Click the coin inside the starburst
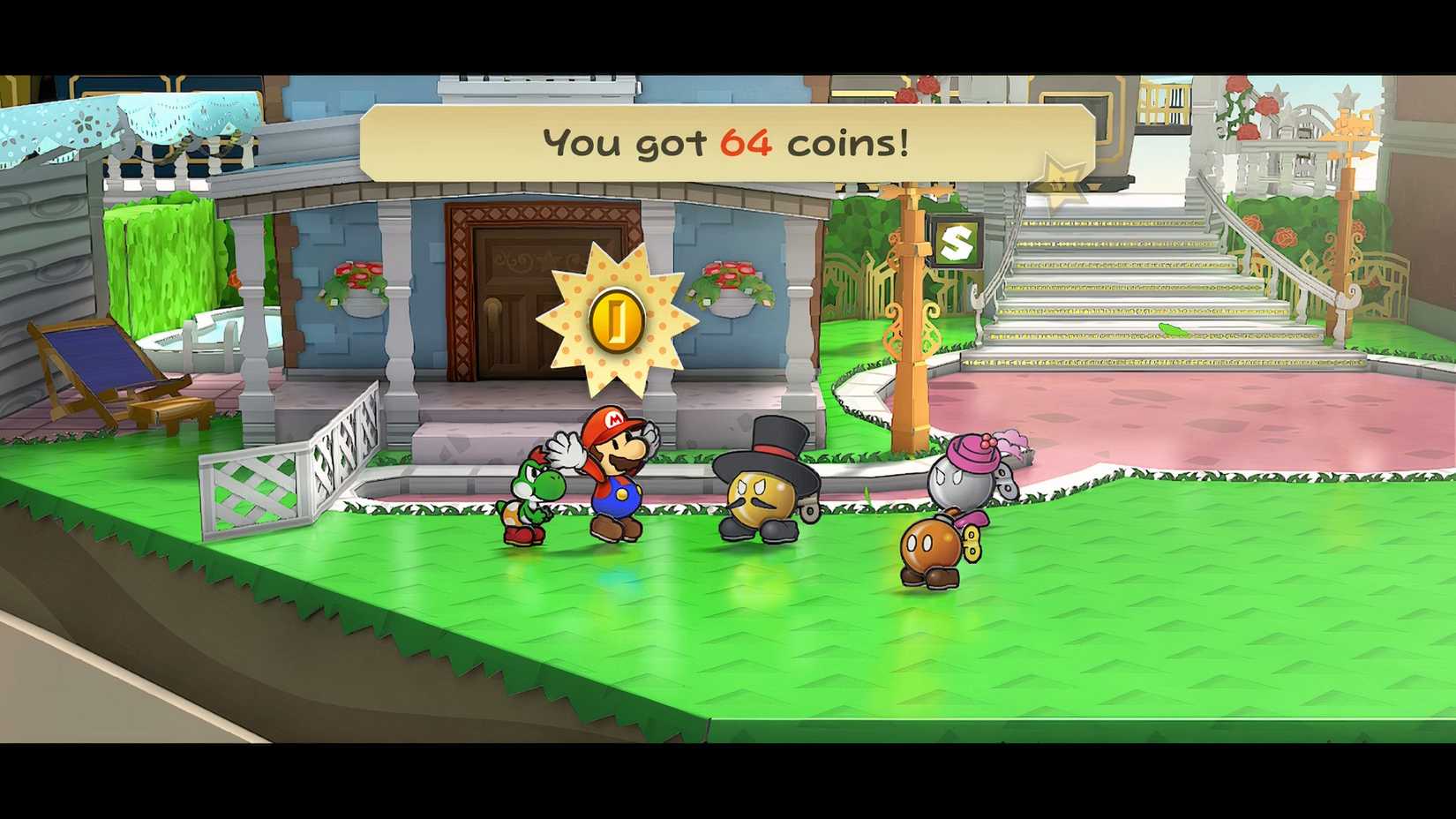 click(x=618, y=318)
